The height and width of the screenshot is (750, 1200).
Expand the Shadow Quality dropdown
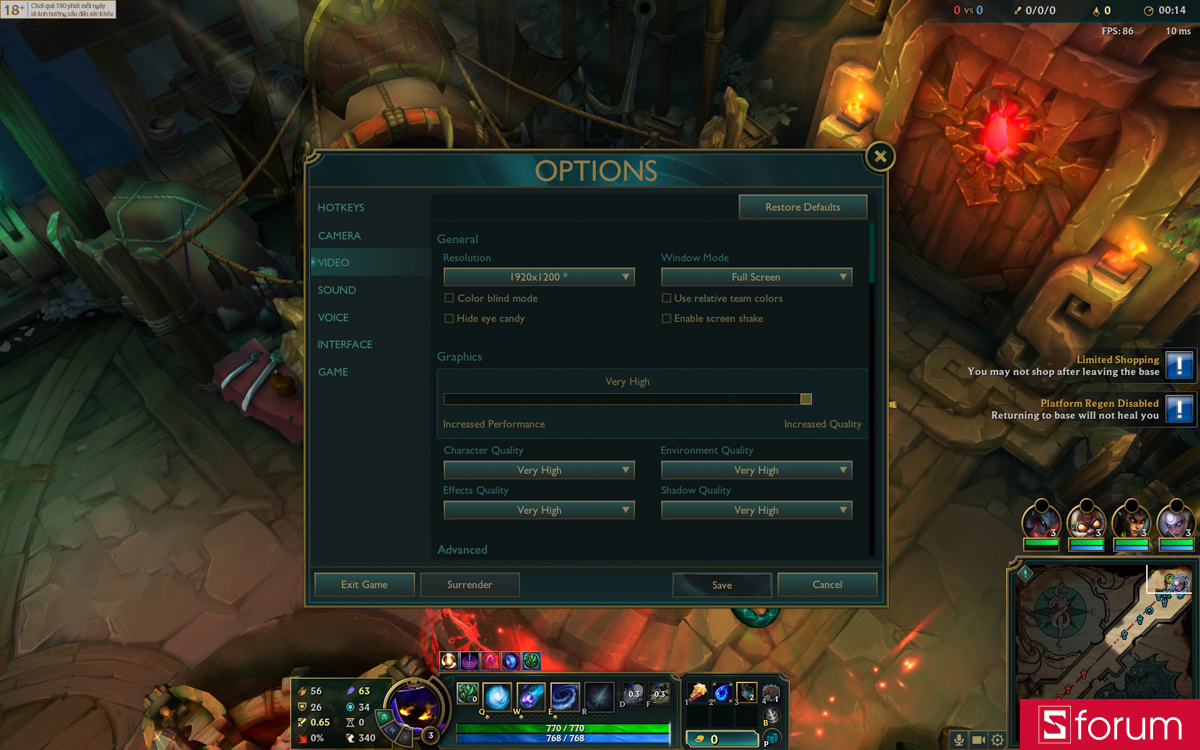[x=756, y=510]
